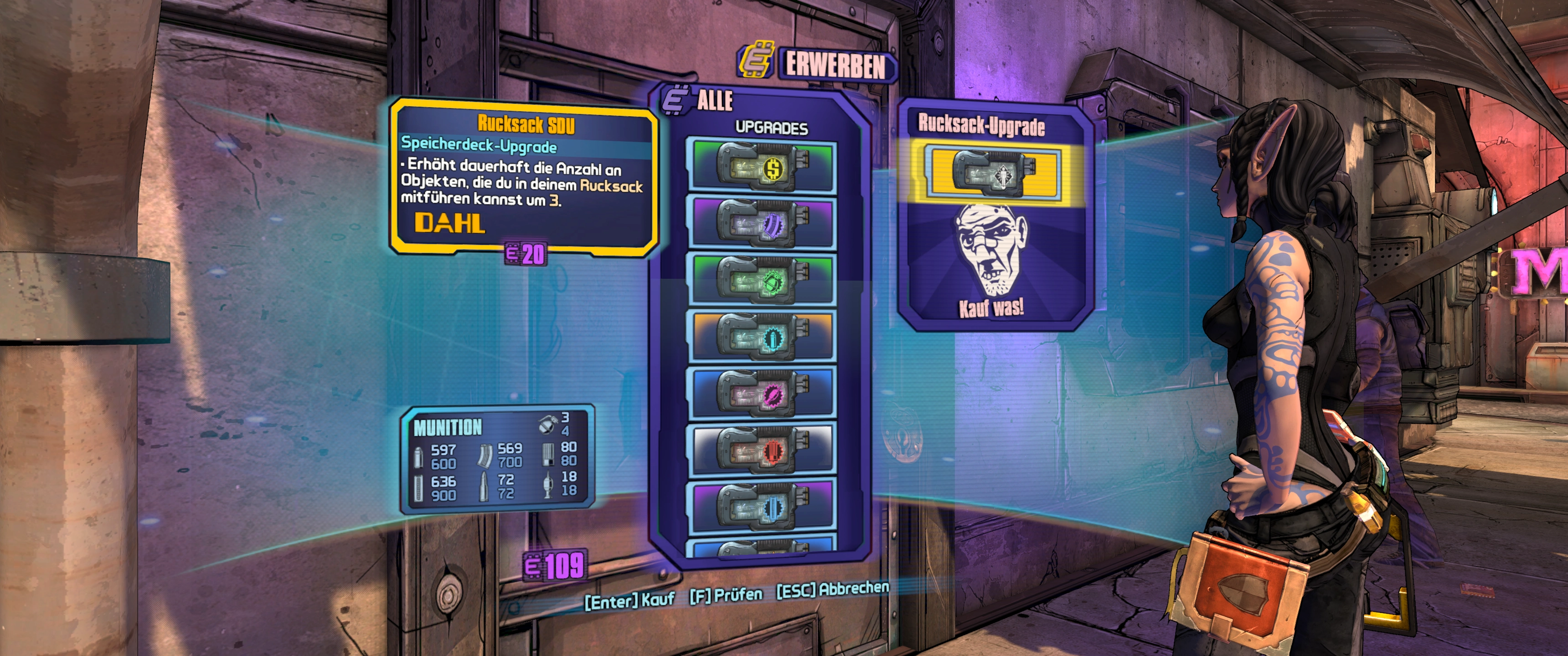Select the pink rocket SDU upgrade
The width and height of the screenshot is (1568, 656).
click(762, 393)
